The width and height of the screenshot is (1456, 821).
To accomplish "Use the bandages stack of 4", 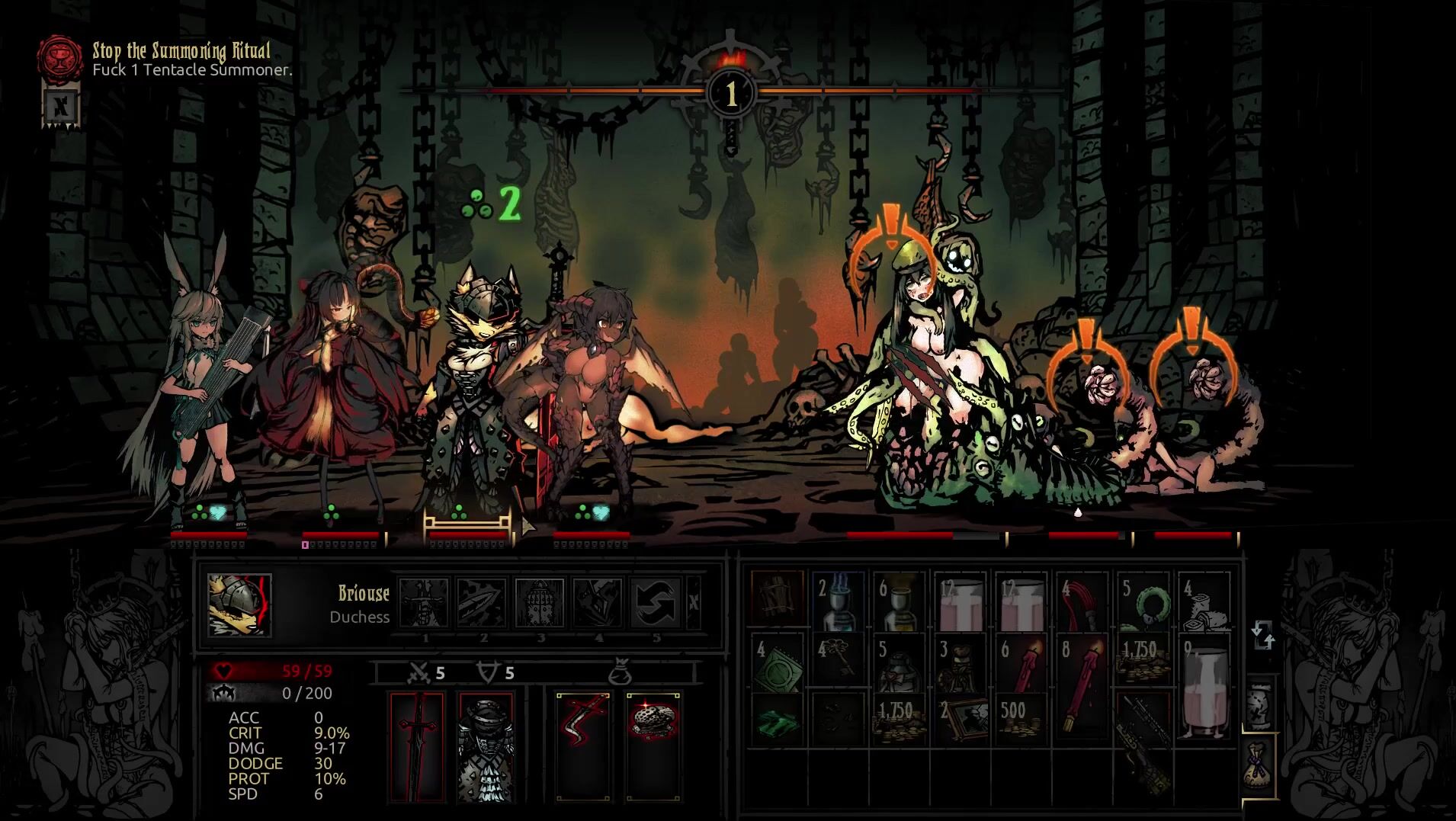I will [1204, 601].
